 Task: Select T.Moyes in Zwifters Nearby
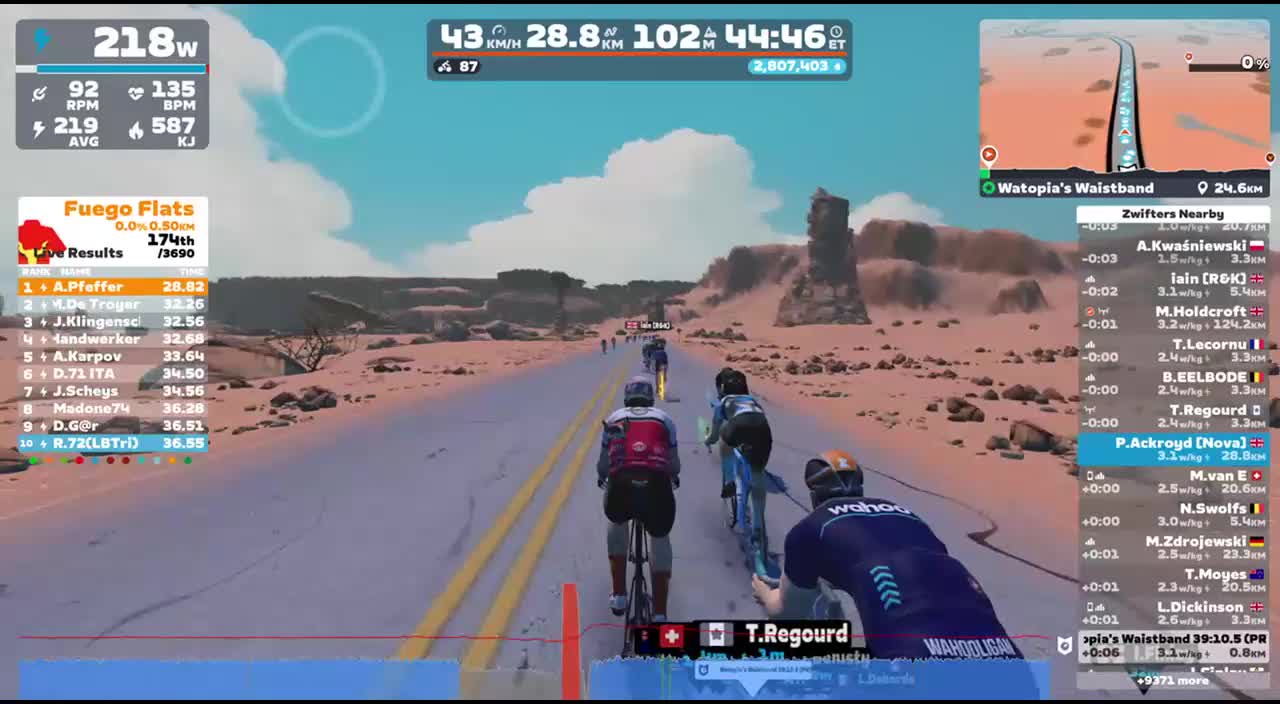tap(1172, 581)
